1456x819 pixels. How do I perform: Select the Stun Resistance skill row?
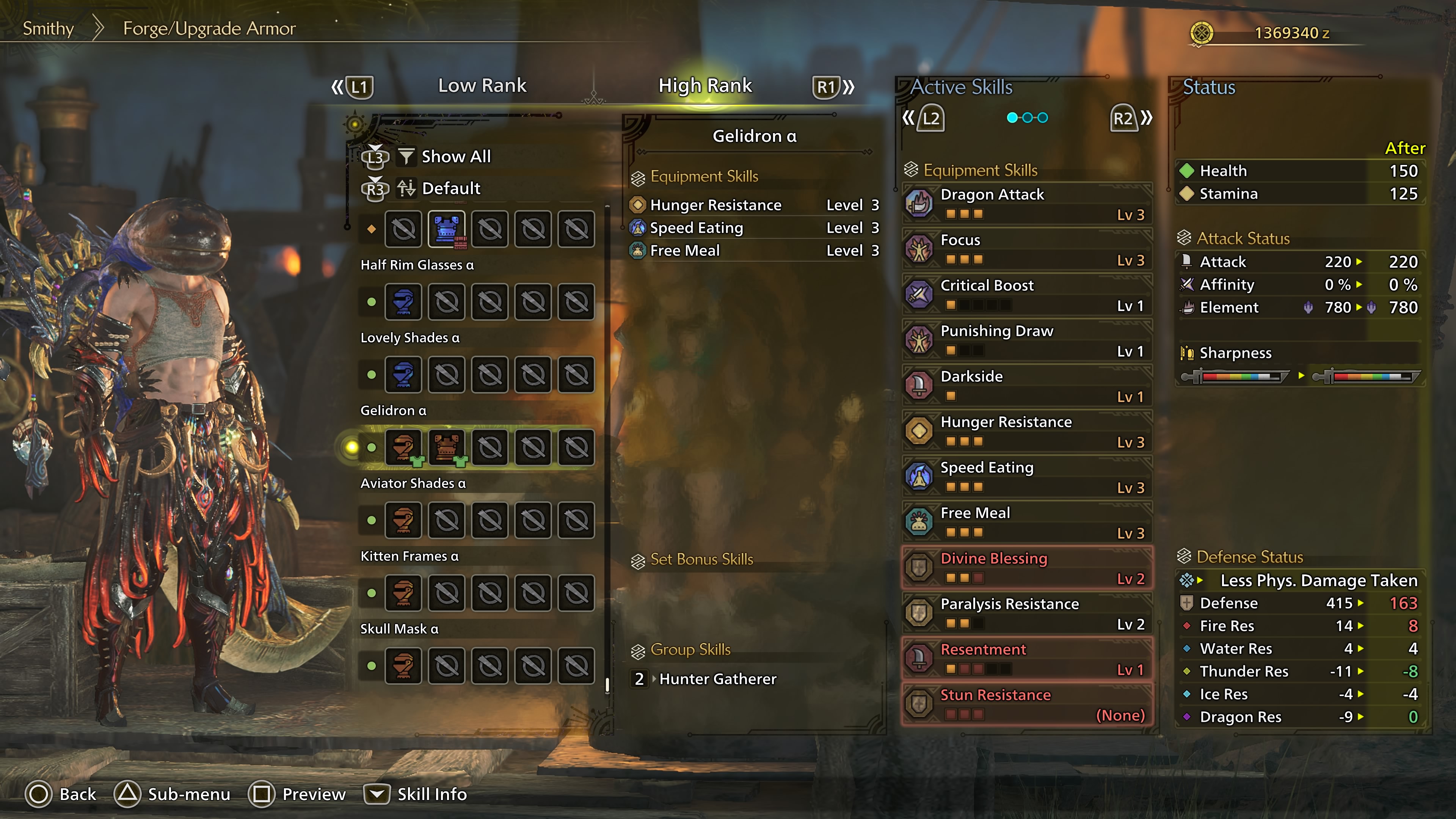pos(1026,704)
